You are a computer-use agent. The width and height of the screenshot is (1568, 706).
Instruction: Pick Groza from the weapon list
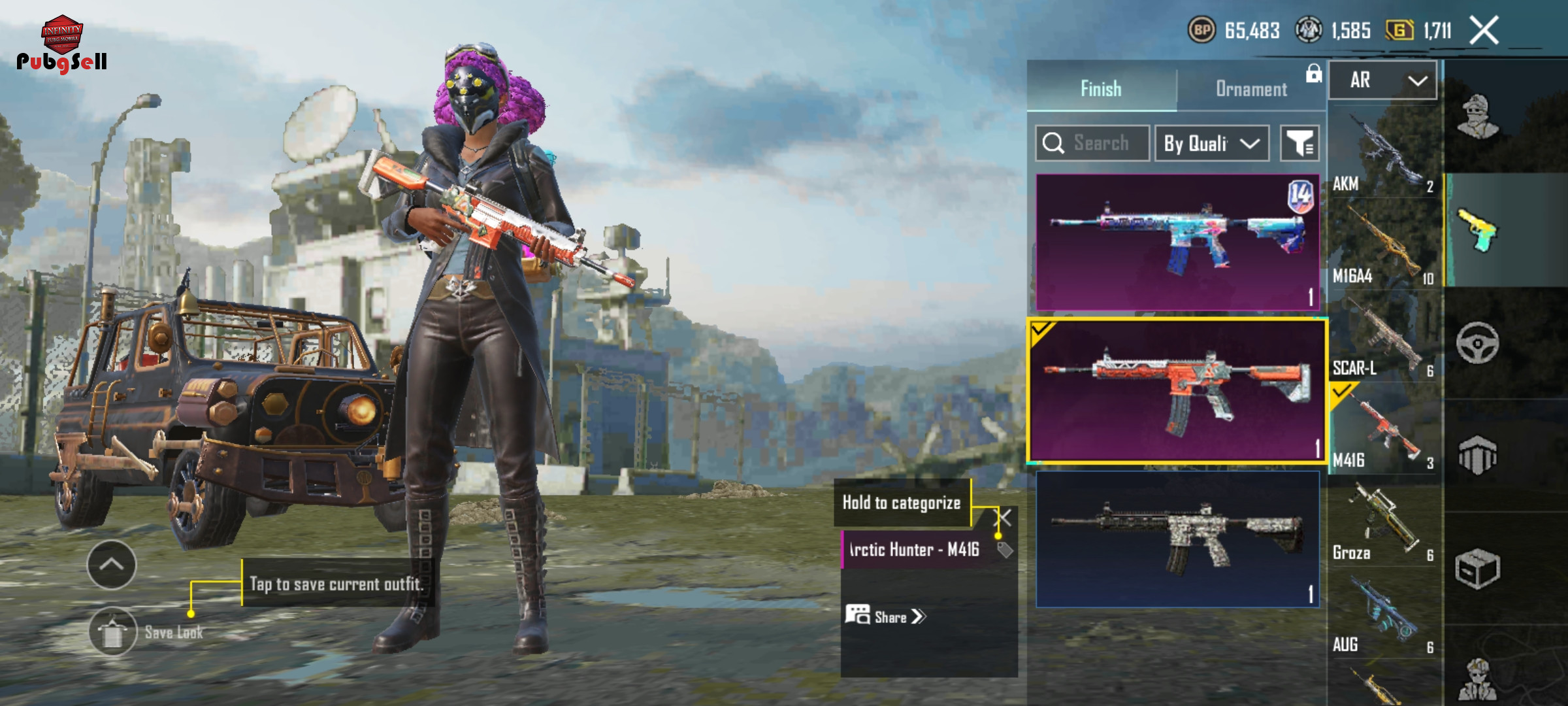coord(1384,523)
